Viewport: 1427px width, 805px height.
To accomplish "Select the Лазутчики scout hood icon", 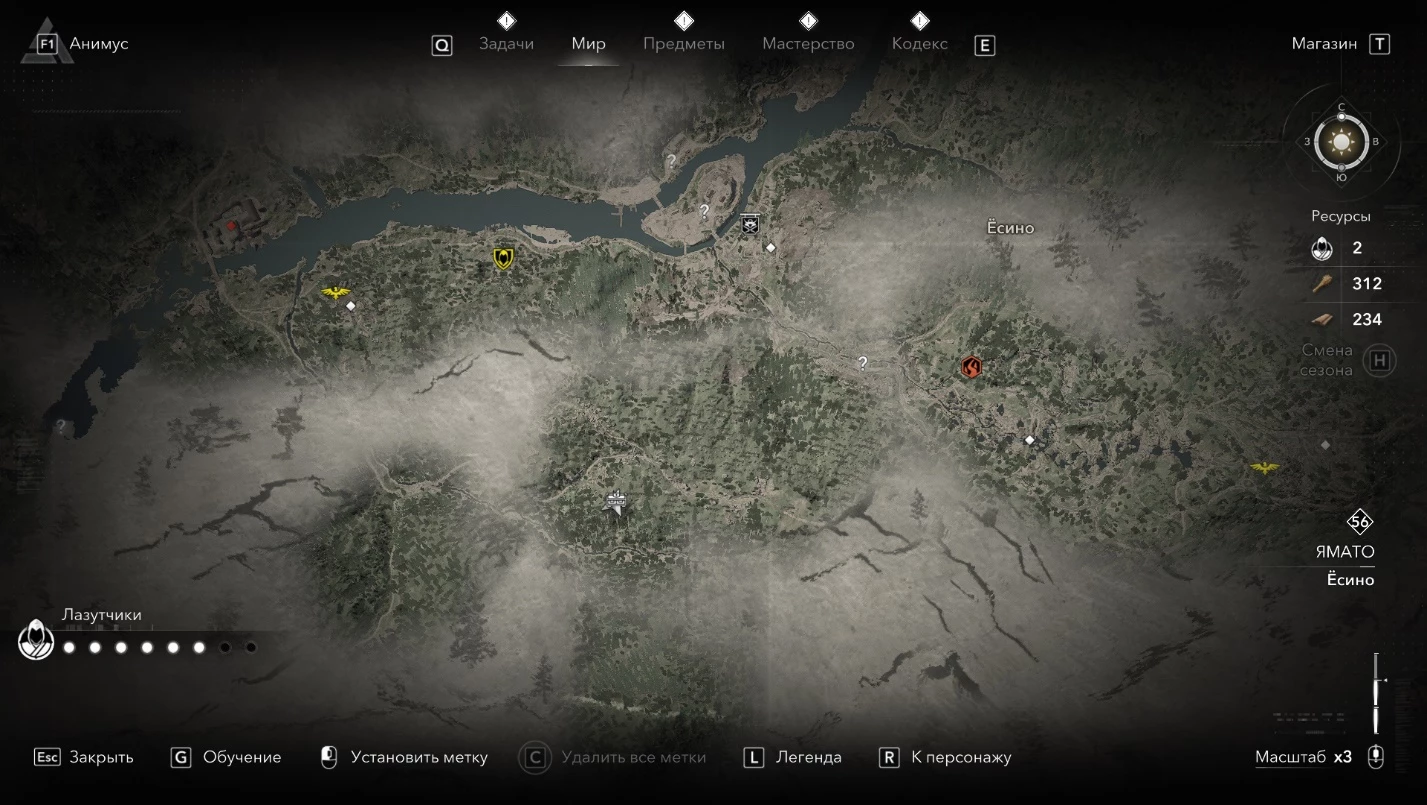I will [x=36, y=640].
